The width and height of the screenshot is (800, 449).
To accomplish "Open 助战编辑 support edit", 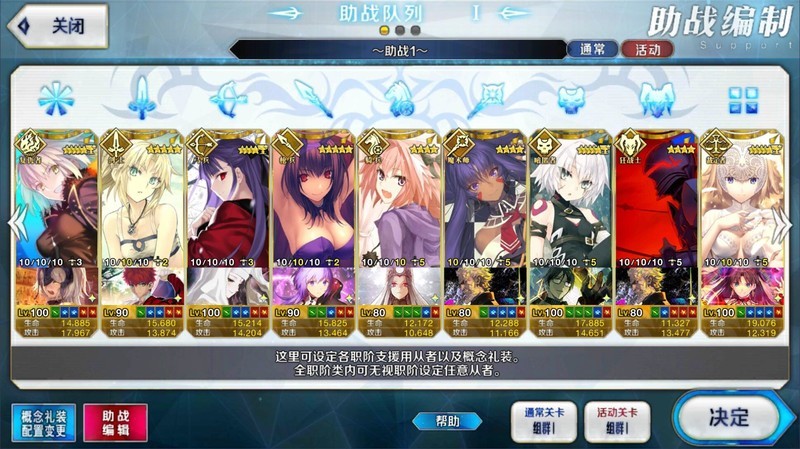I will coord(114,423).
